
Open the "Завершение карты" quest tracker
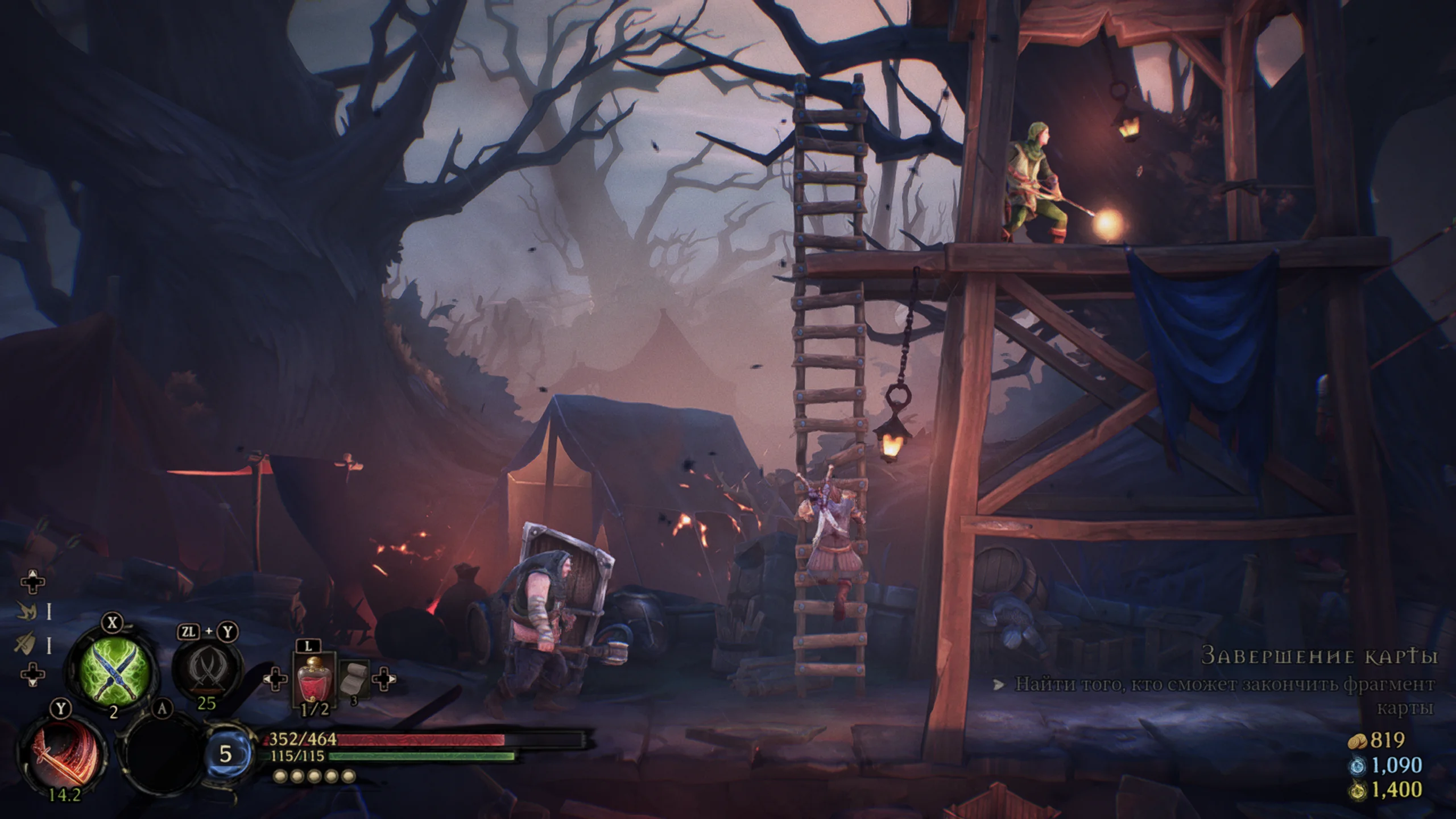pyautogui.click(x=1319, y=656)
